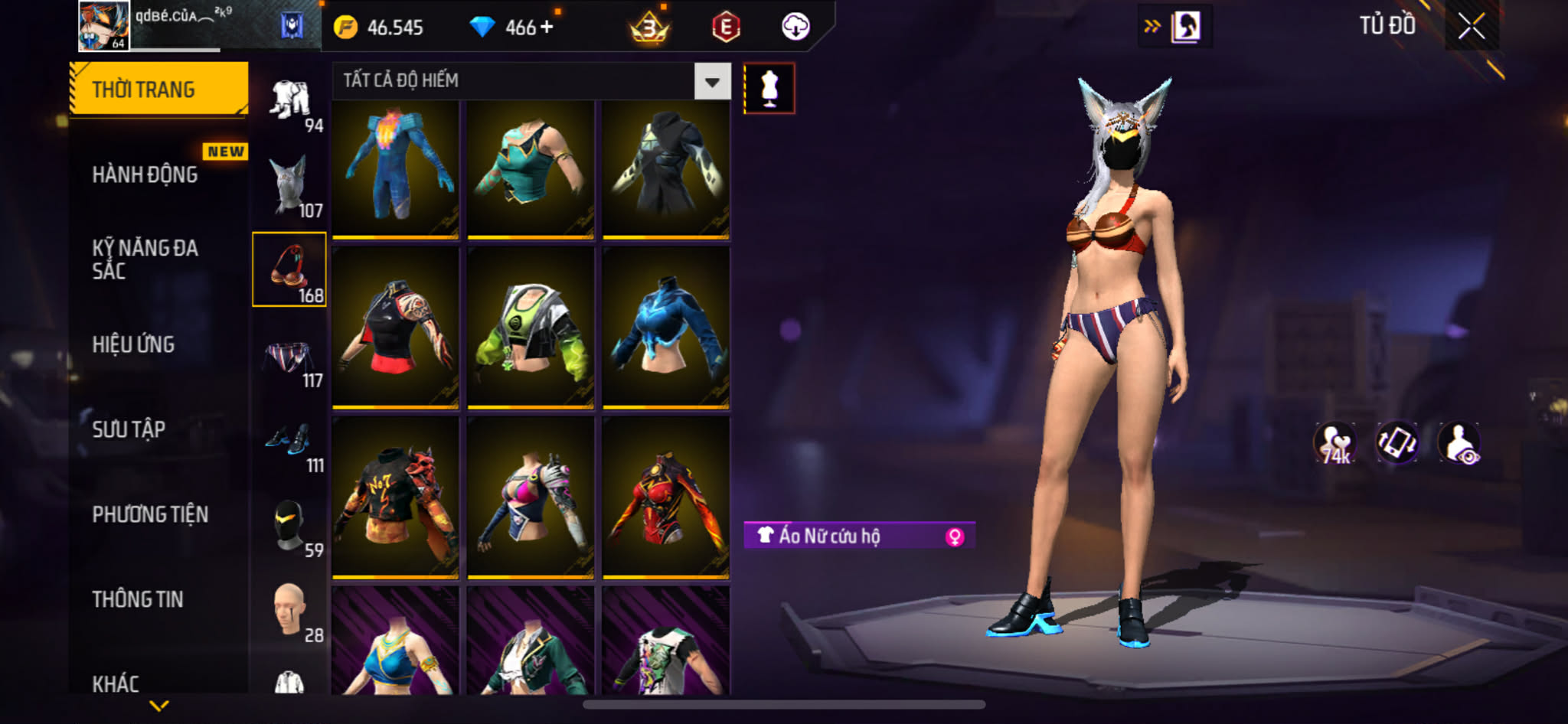Show the Thông Tin tab
Screen dimensions: 1568x724
coord(138,599)
